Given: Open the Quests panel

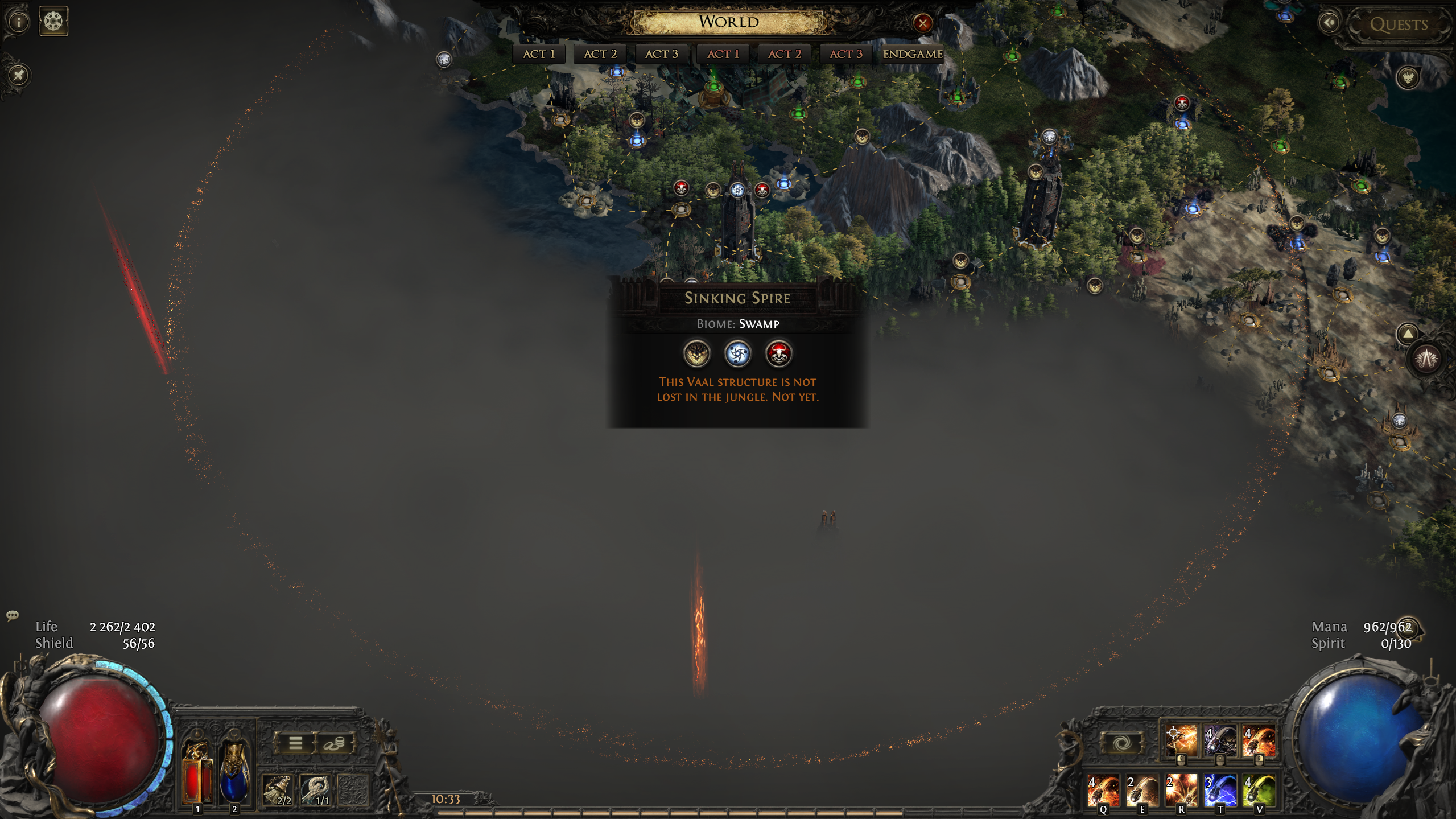Looking at the screenshot, I should [x=1401, y=23].
